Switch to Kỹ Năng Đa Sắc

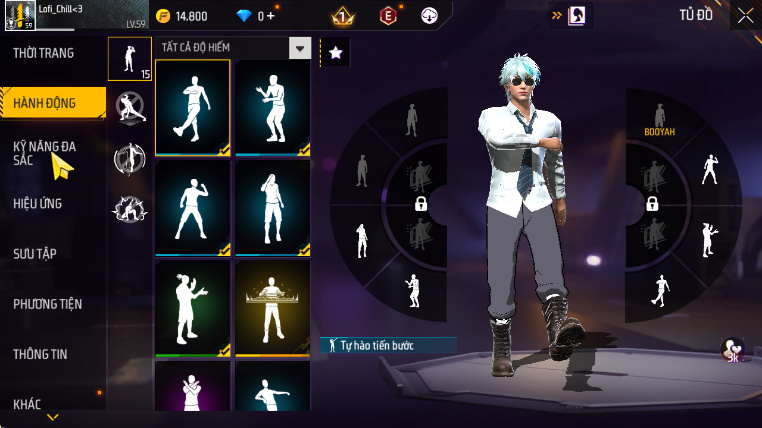46,153
